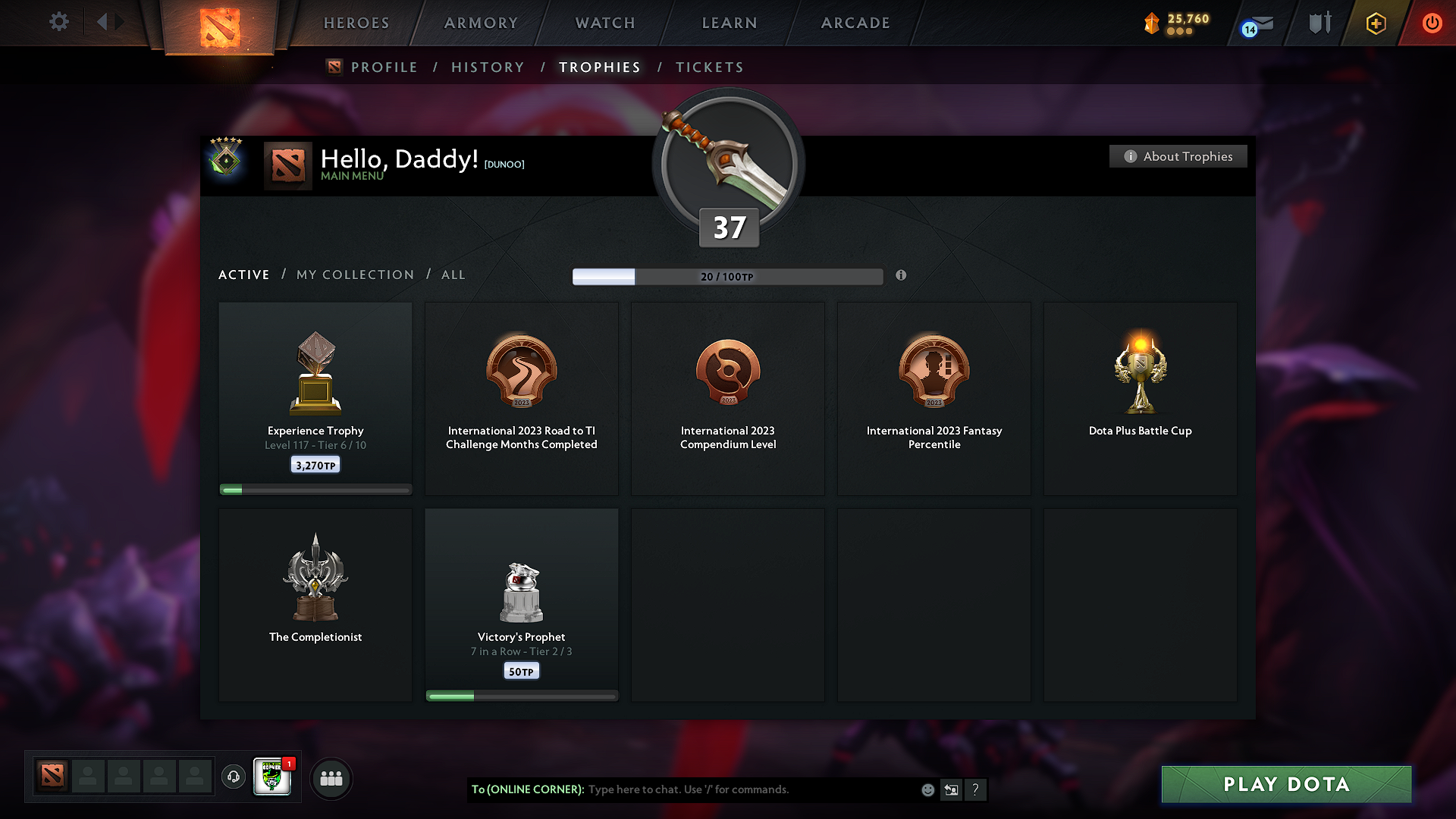This screenshot has width=1456, height=819.
Task: Click the red power button to quit
Action: pyautogui.click(x=1432, y=23)
